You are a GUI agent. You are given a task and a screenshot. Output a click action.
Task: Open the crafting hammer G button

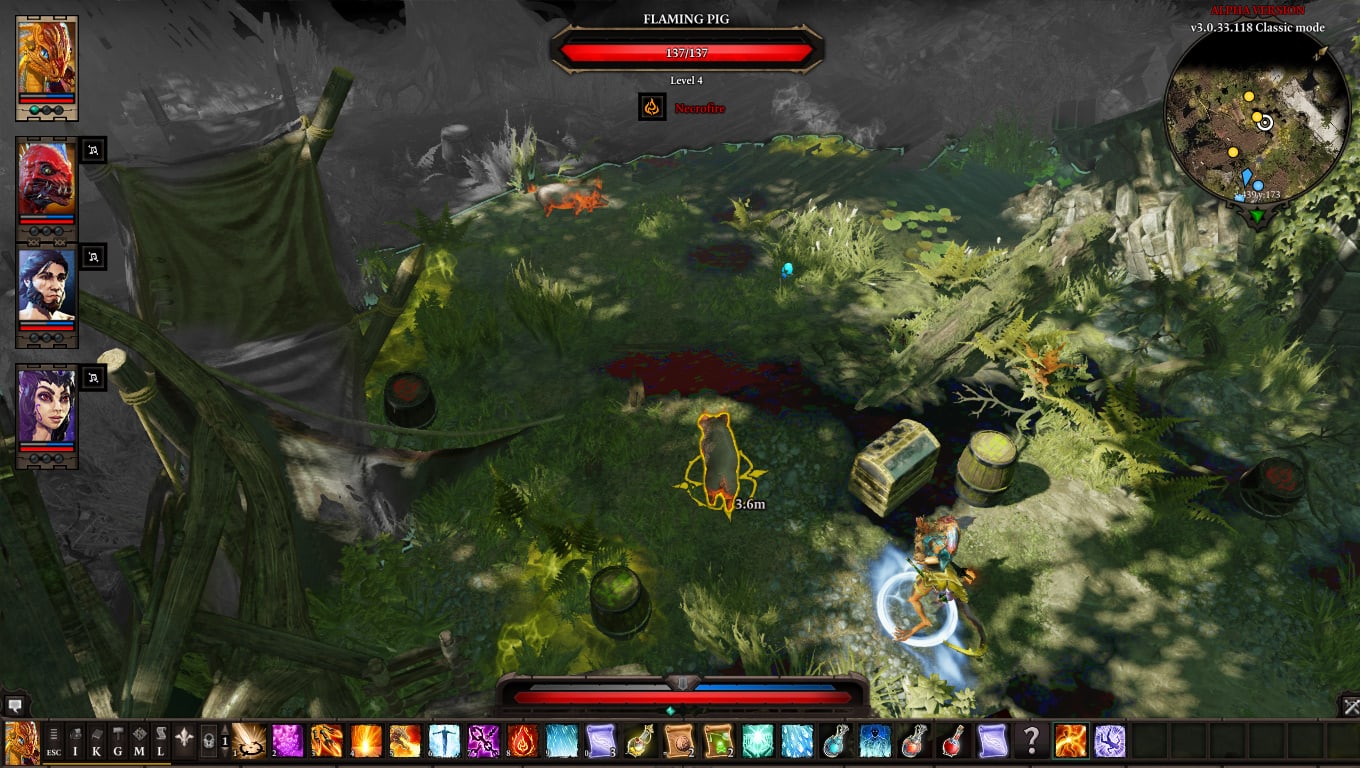click(x=117, y=741)
